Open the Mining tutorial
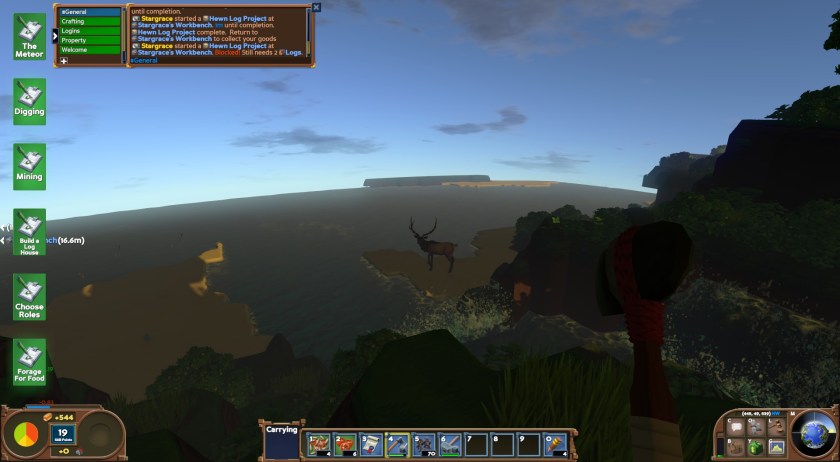The image size is (840, 462). click(29, 166)
